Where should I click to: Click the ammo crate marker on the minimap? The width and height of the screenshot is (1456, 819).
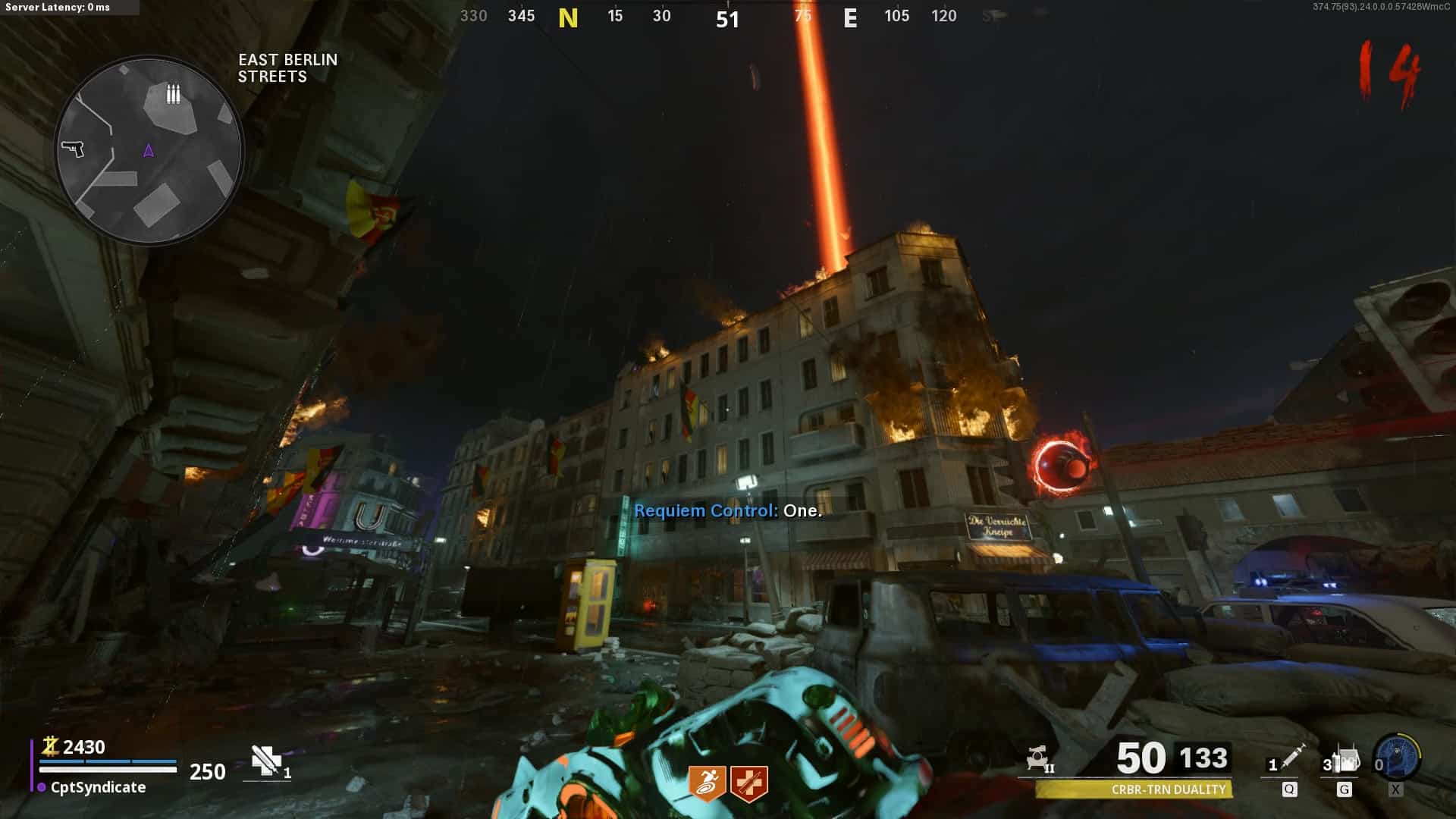pos(173,93)
